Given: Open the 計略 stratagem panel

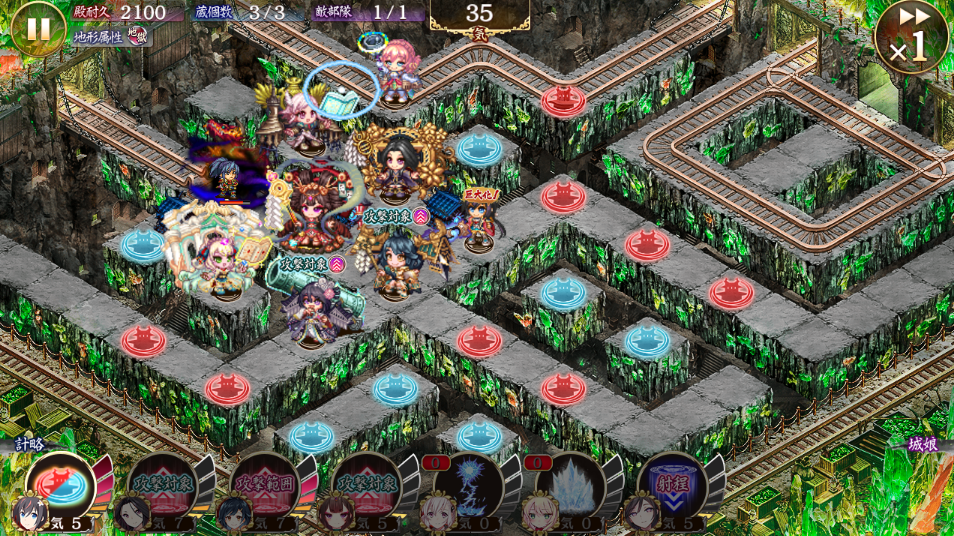Looking at the screenshot, I should (x=28, y=443).
